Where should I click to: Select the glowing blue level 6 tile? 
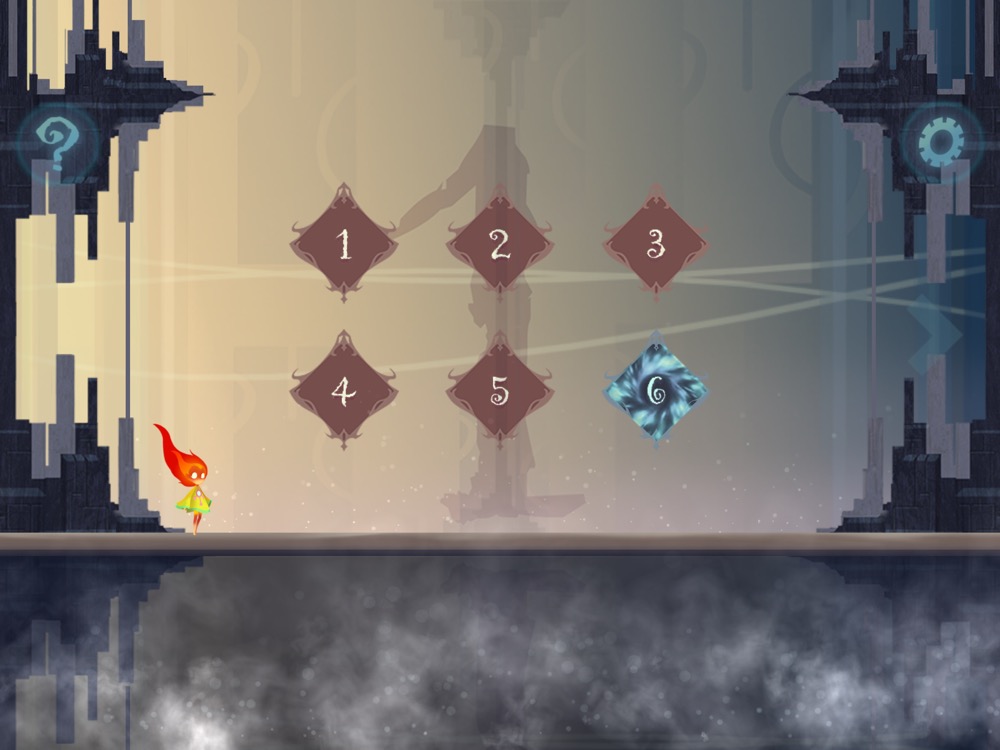pos(656,392)
